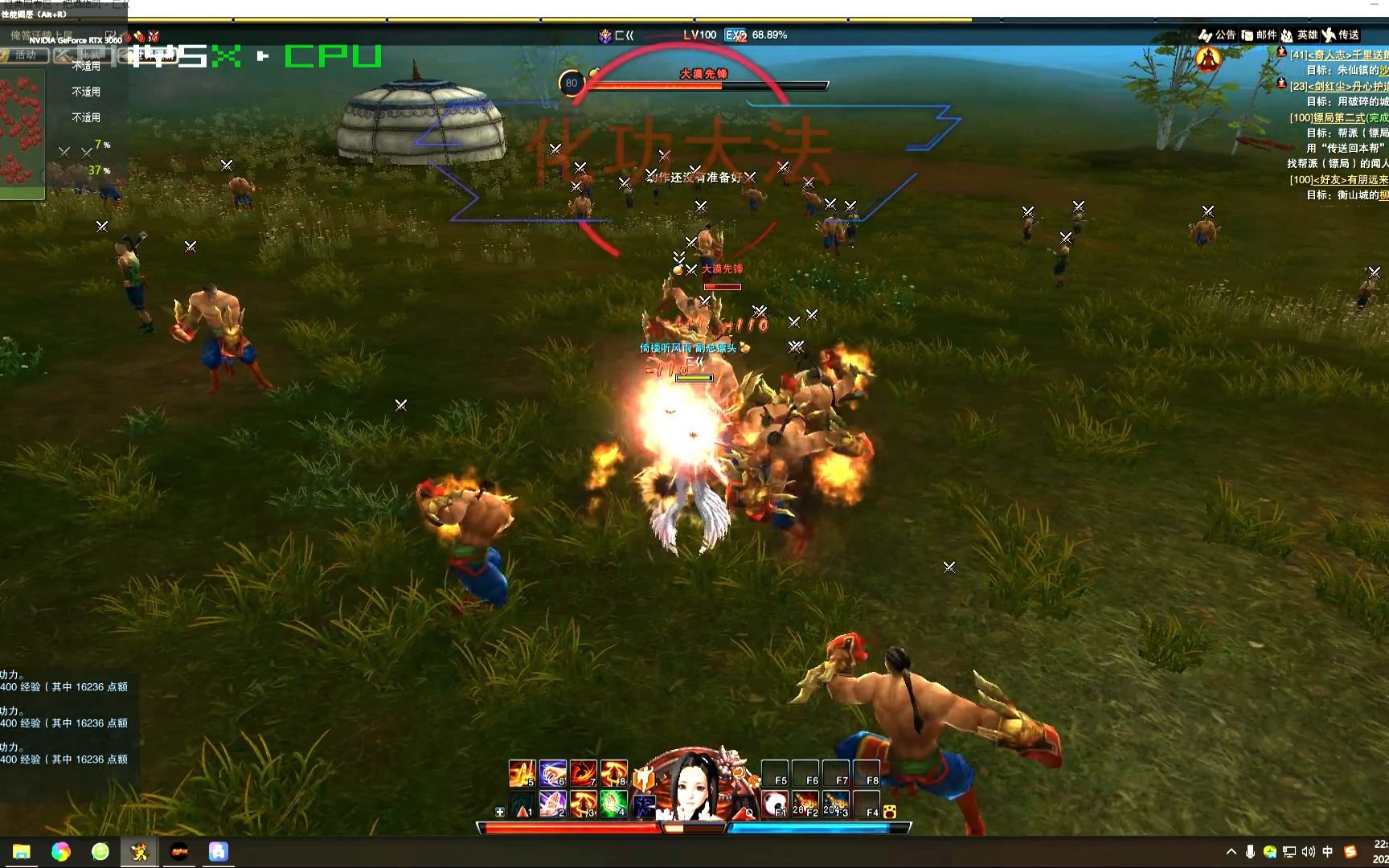Open the 公告 announcements button

pos(1217,35)
